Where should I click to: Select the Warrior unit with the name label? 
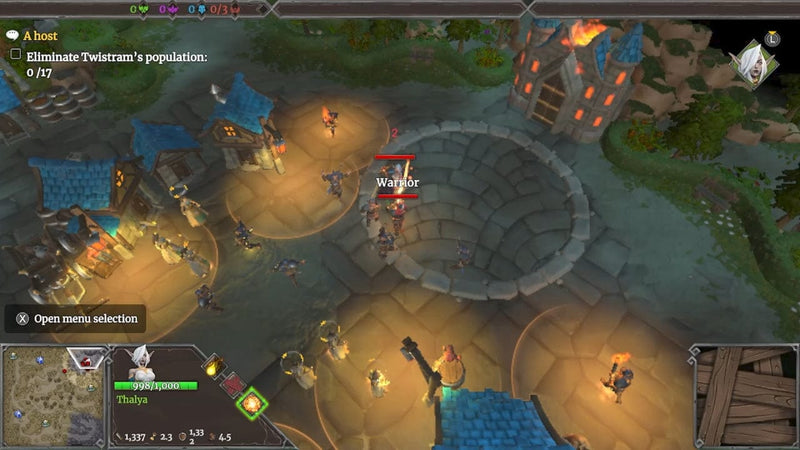point(396,200)
